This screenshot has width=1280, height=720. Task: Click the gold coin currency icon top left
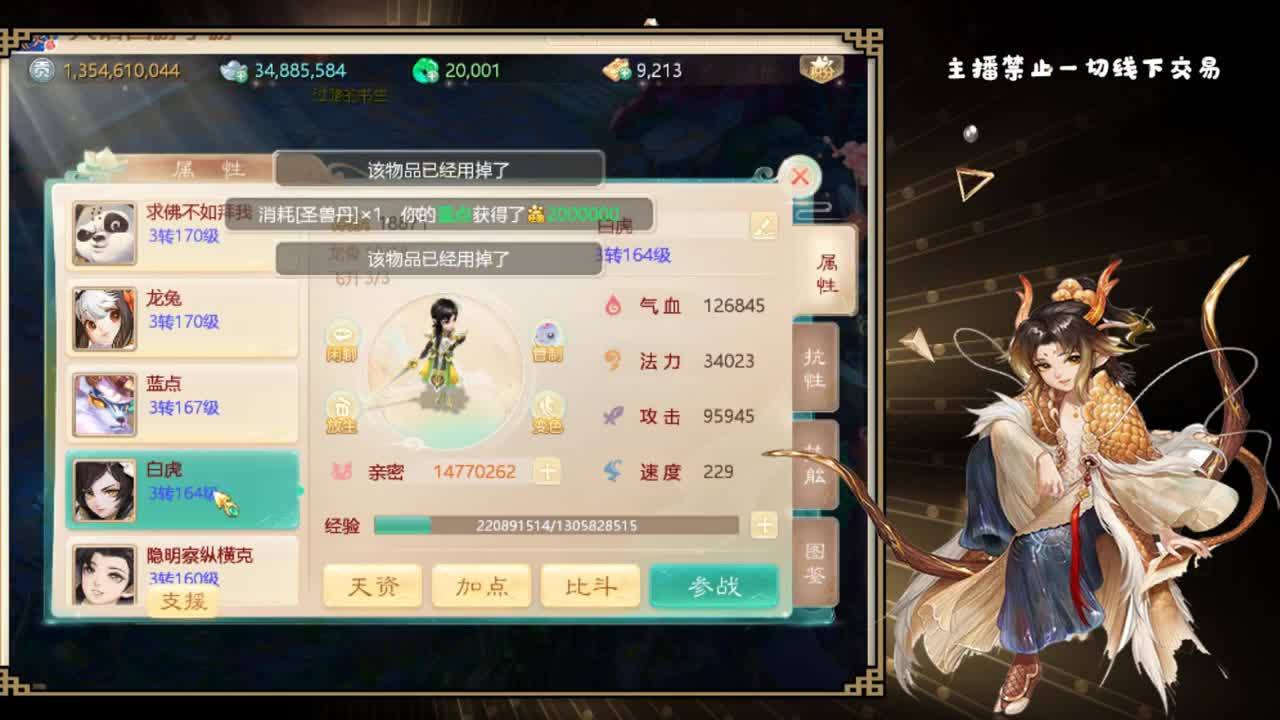[41, 71]
